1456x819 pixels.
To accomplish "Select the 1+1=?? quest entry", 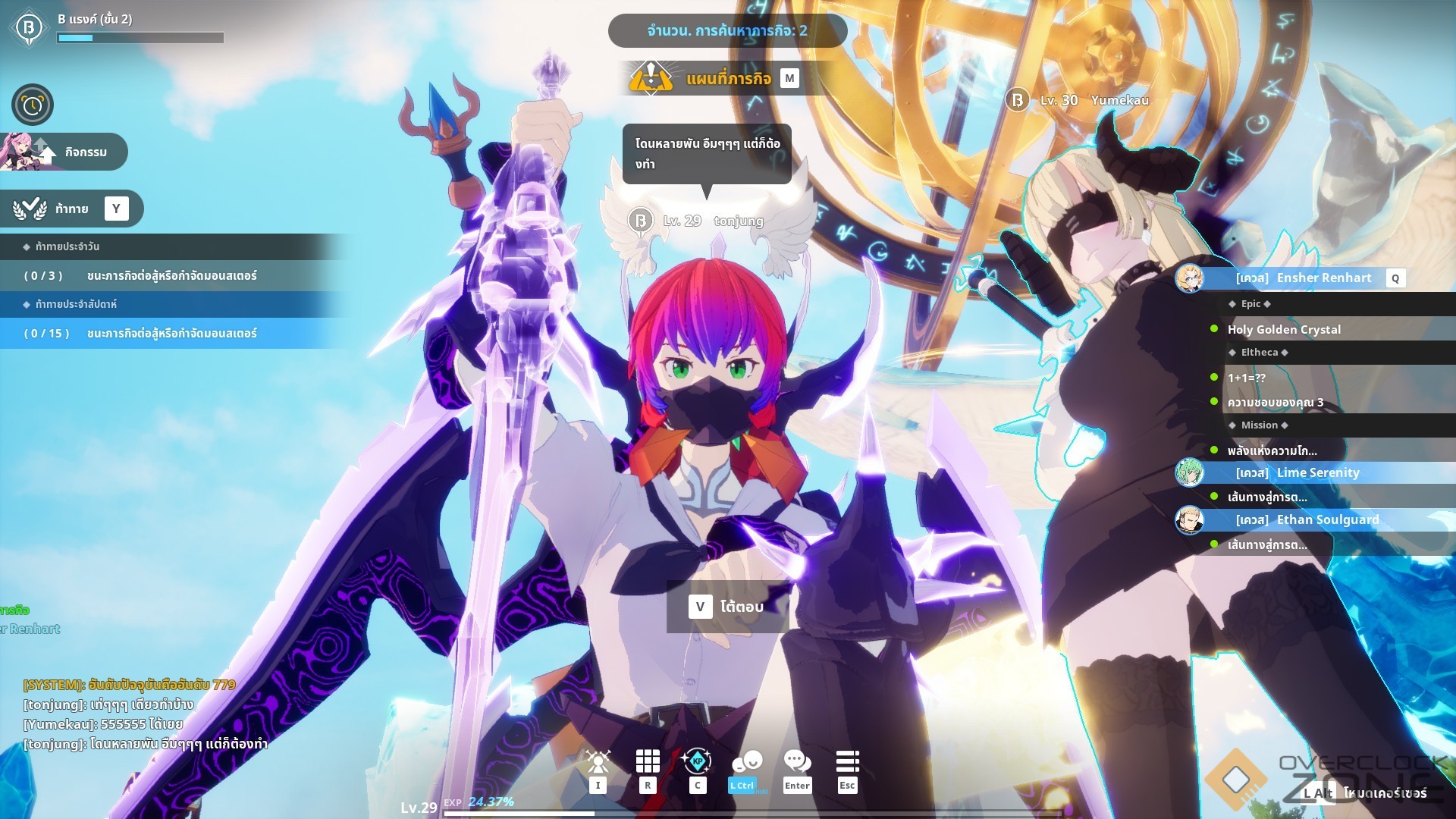I will pyautogui.click(x=1247, y=378).
